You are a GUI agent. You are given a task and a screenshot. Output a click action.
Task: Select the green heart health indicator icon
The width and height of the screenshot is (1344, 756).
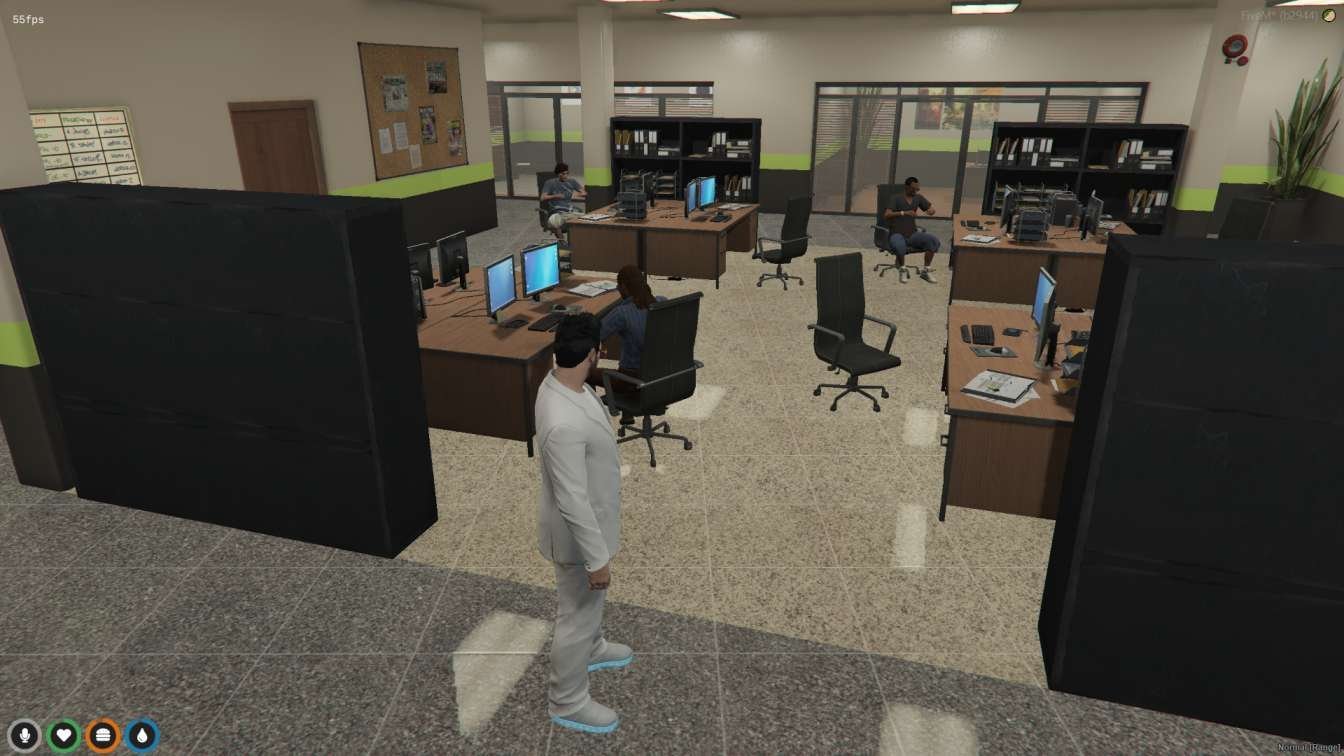pyautogui.click(x=63, y=733)
